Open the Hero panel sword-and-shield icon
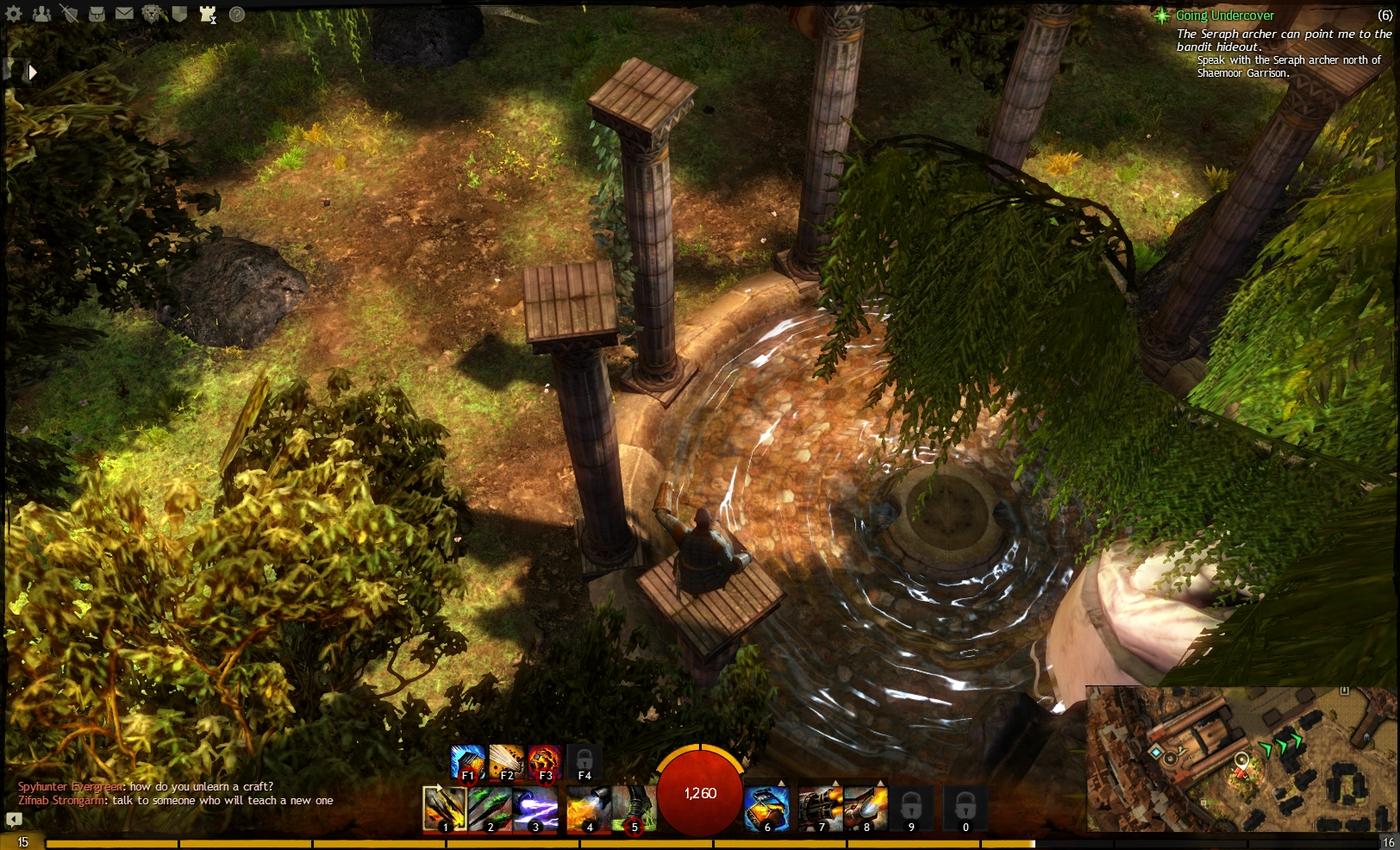The width and height of the screenshot is (1400, 850). (70, 15)
